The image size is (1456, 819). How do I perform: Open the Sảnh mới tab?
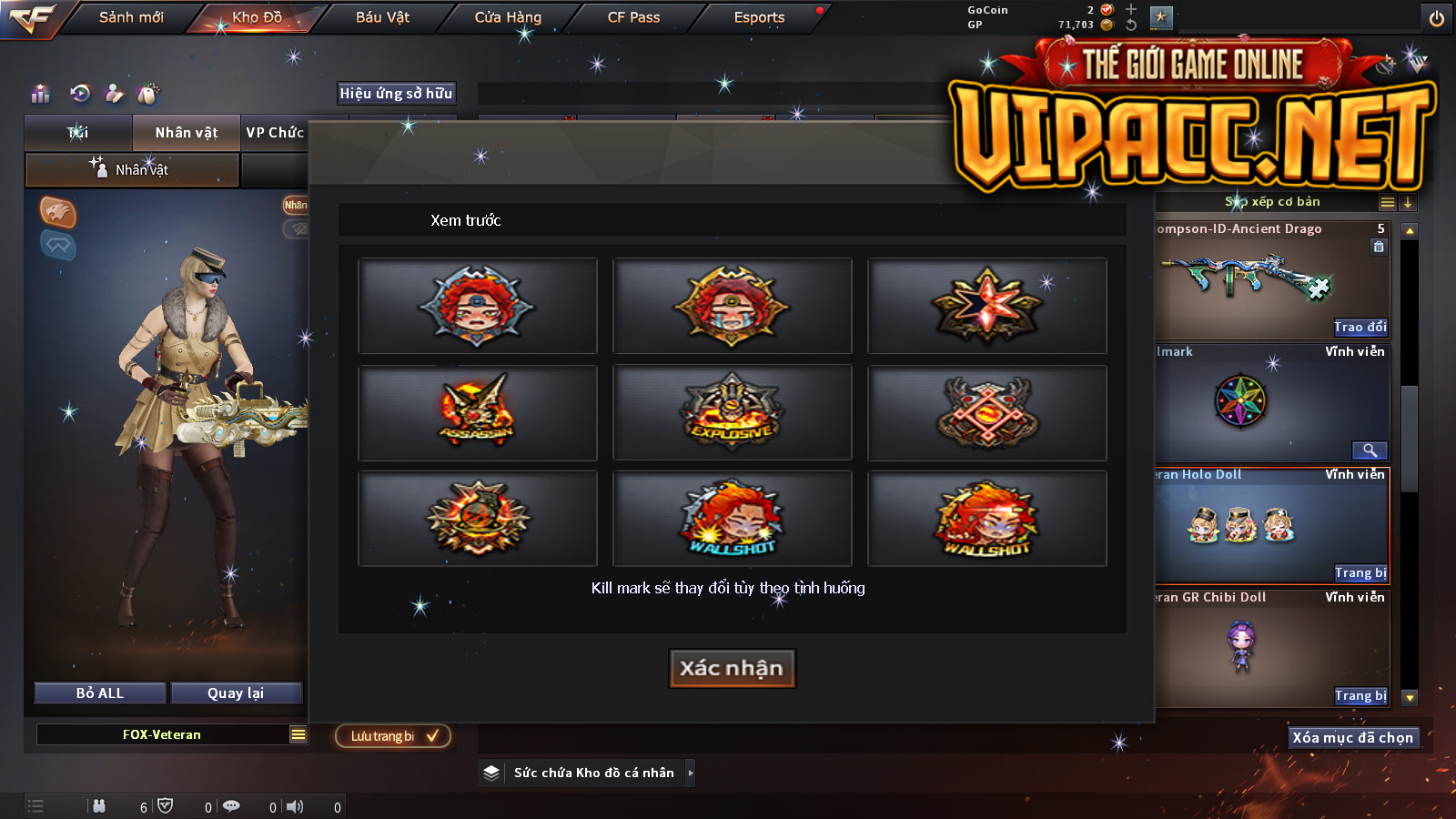pyautogui.click(x=131, y=17)
